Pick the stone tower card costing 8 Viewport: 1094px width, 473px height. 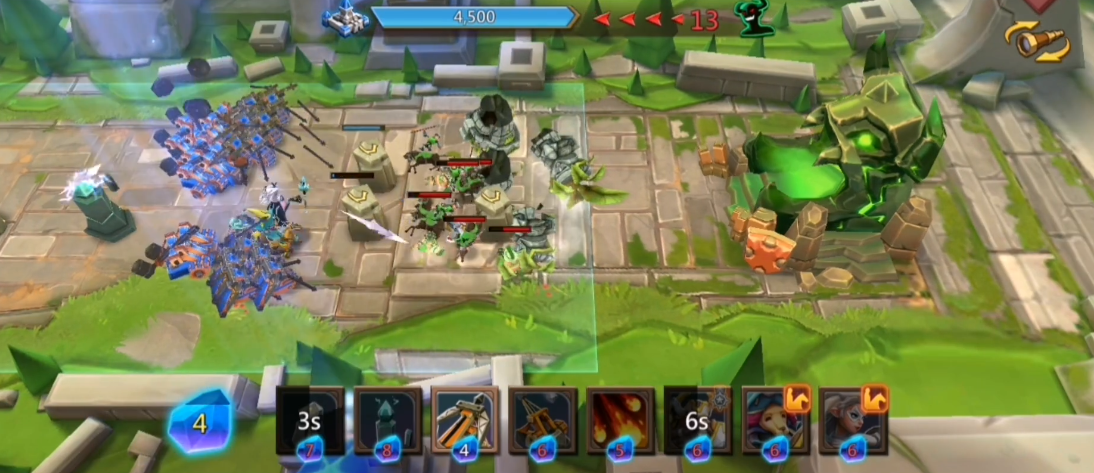tap(387, 422)
